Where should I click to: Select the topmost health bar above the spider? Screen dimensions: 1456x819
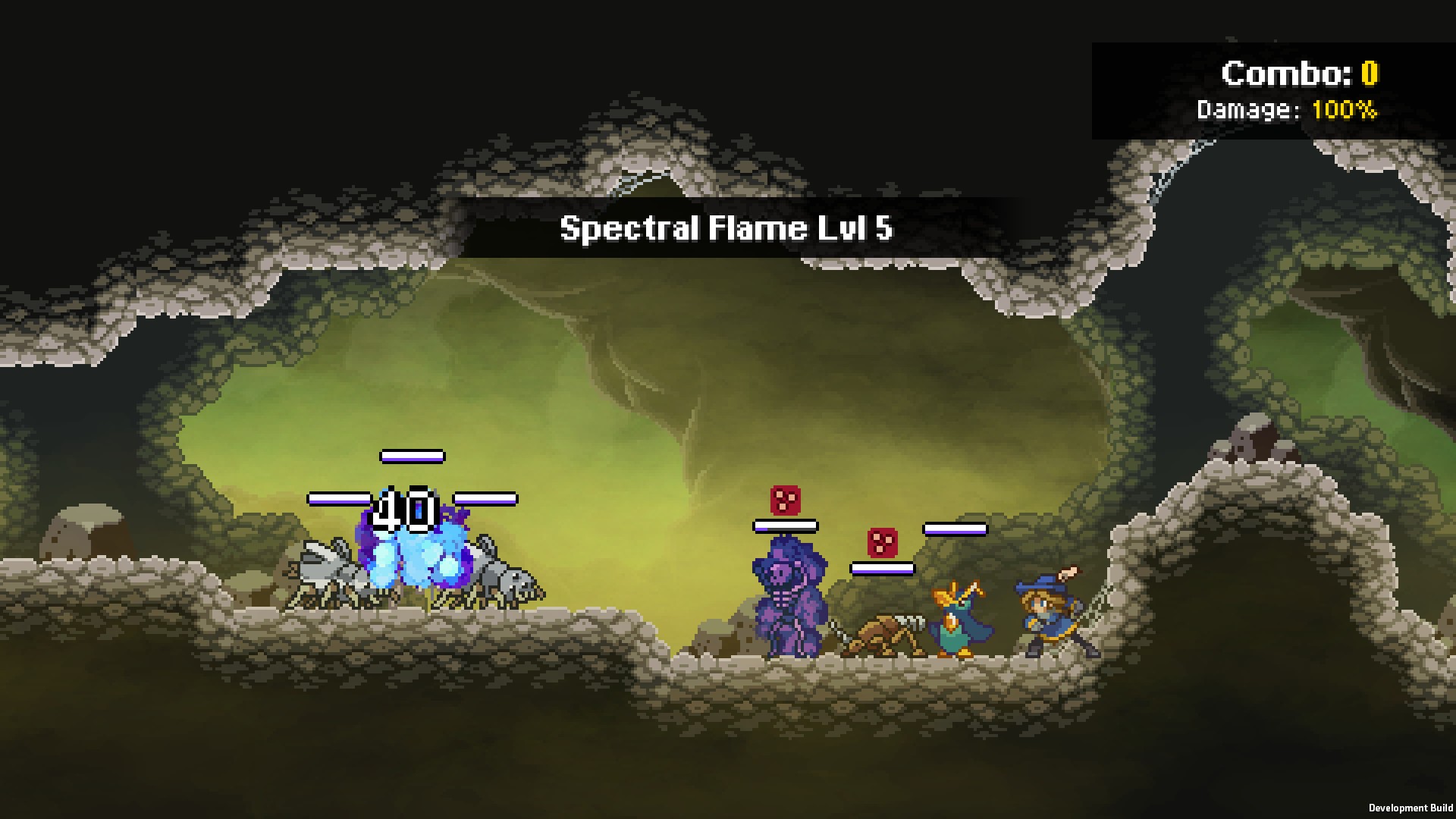coord(411,456)
